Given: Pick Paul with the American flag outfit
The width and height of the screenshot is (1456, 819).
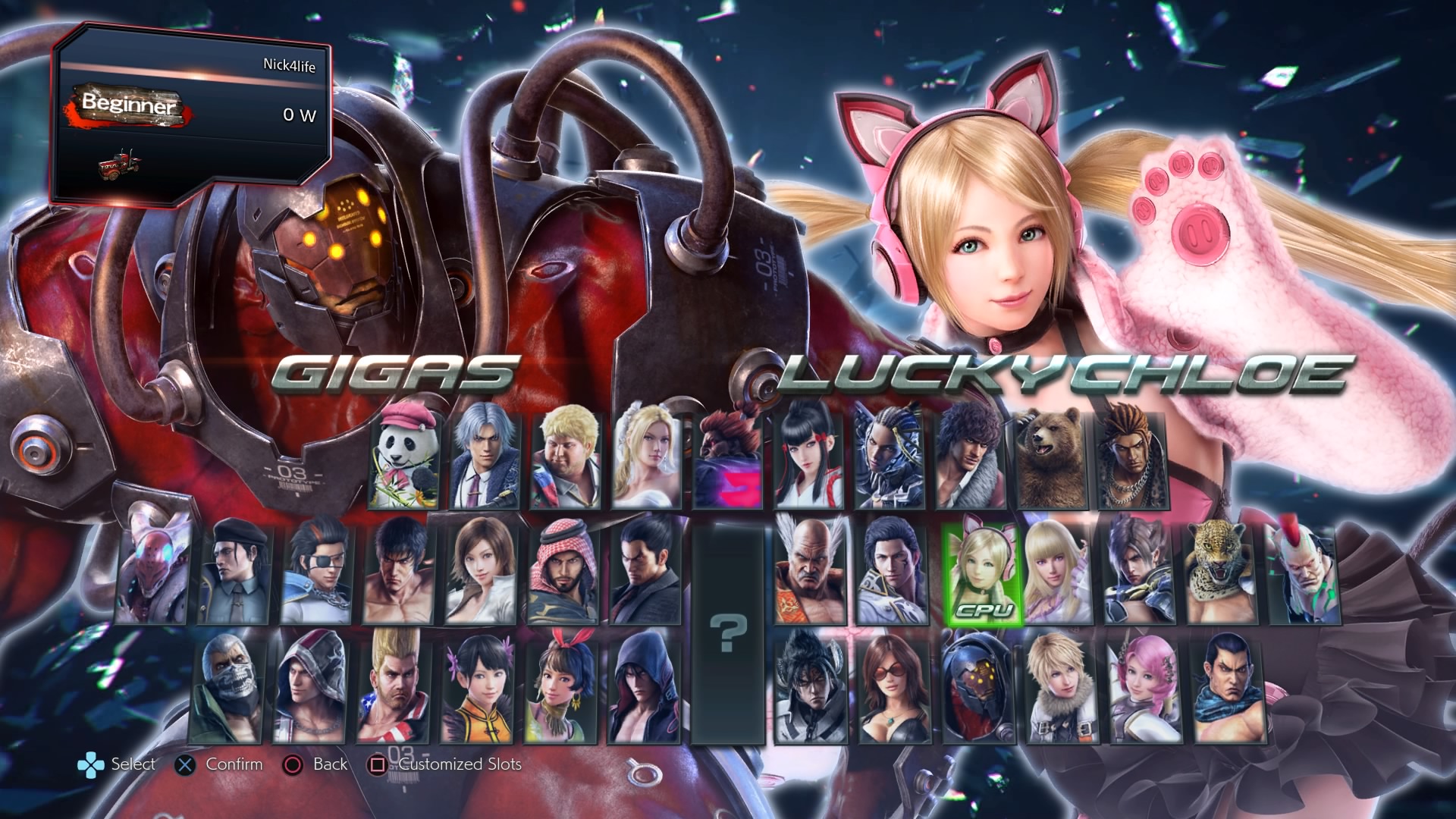Looking at the screenshot, I should click(393, 688).
